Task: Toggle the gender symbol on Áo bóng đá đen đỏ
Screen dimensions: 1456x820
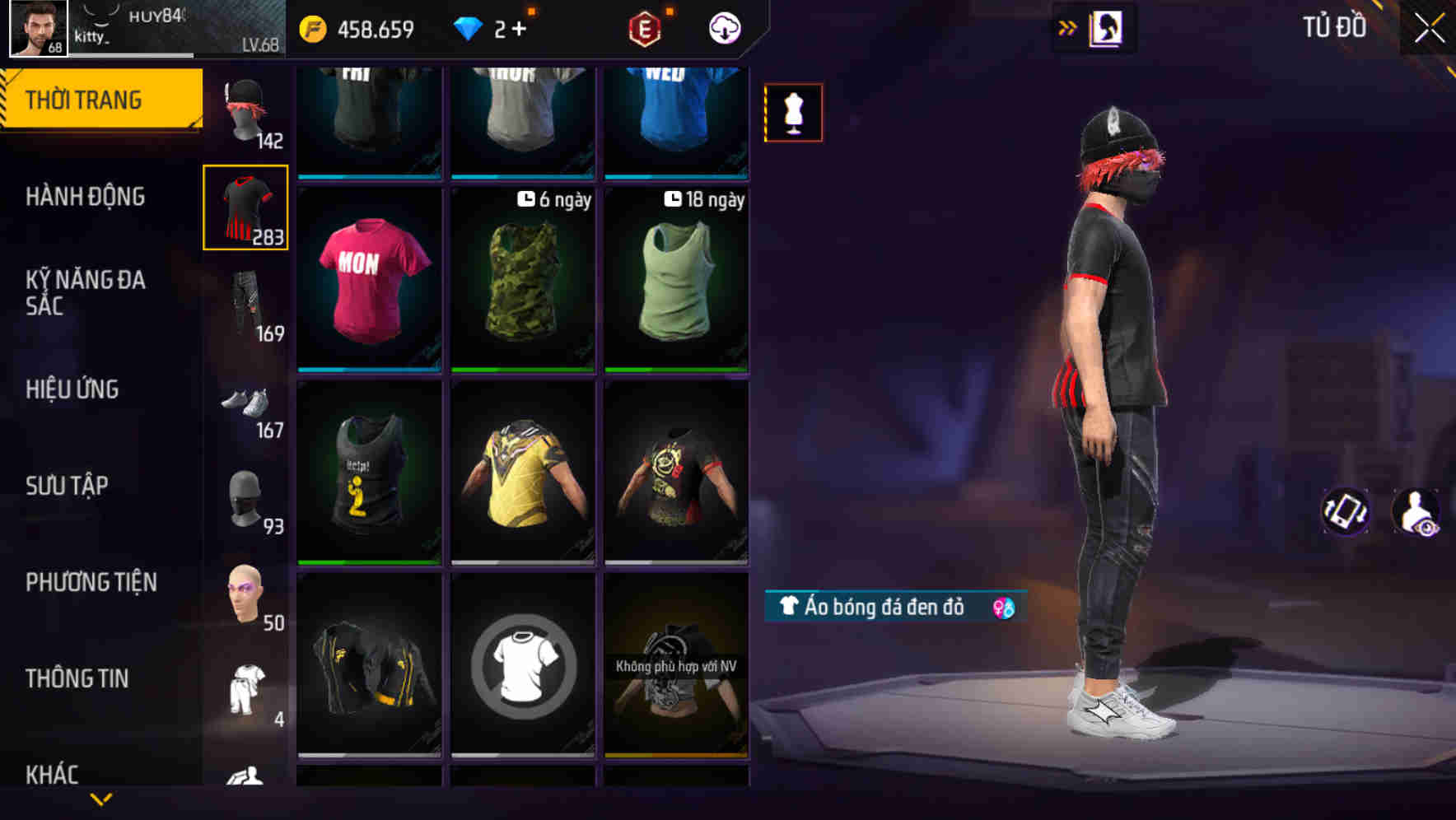Action: click(x=1001, y=609)
